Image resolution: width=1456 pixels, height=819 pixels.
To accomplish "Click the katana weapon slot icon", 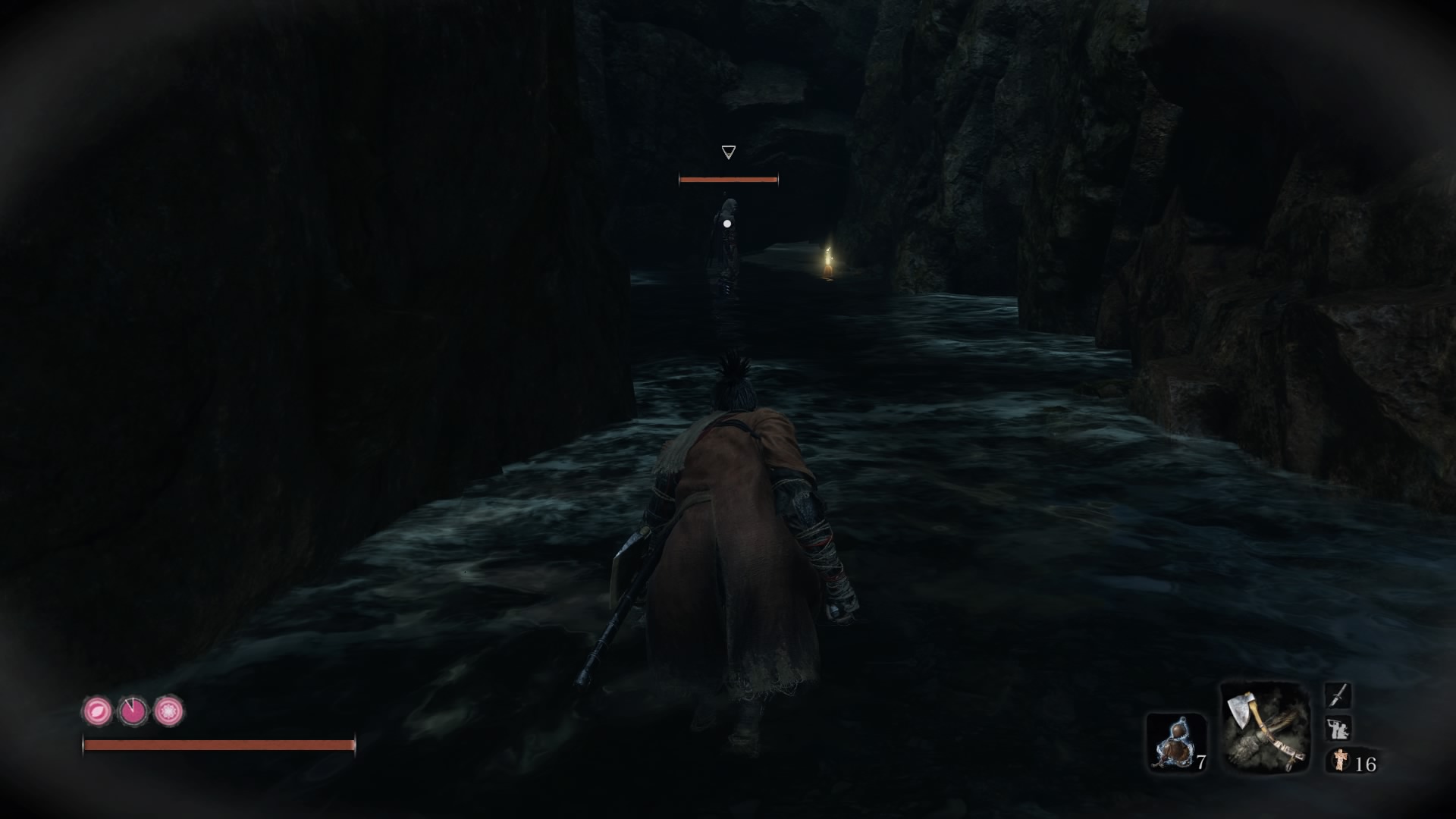I will point(1339,695).
